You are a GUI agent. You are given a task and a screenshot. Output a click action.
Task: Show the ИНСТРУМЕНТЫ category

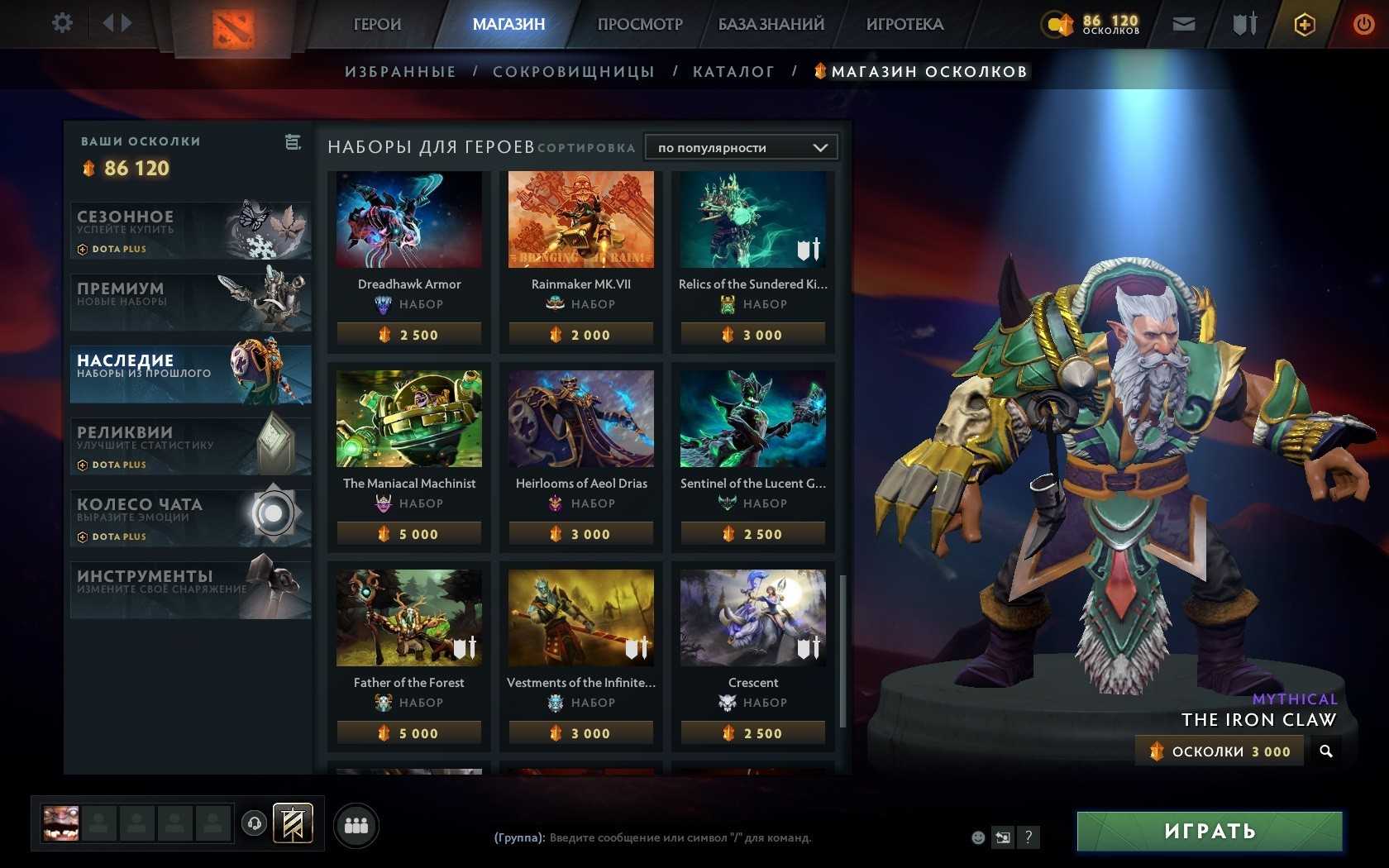(x=190, y=589)
